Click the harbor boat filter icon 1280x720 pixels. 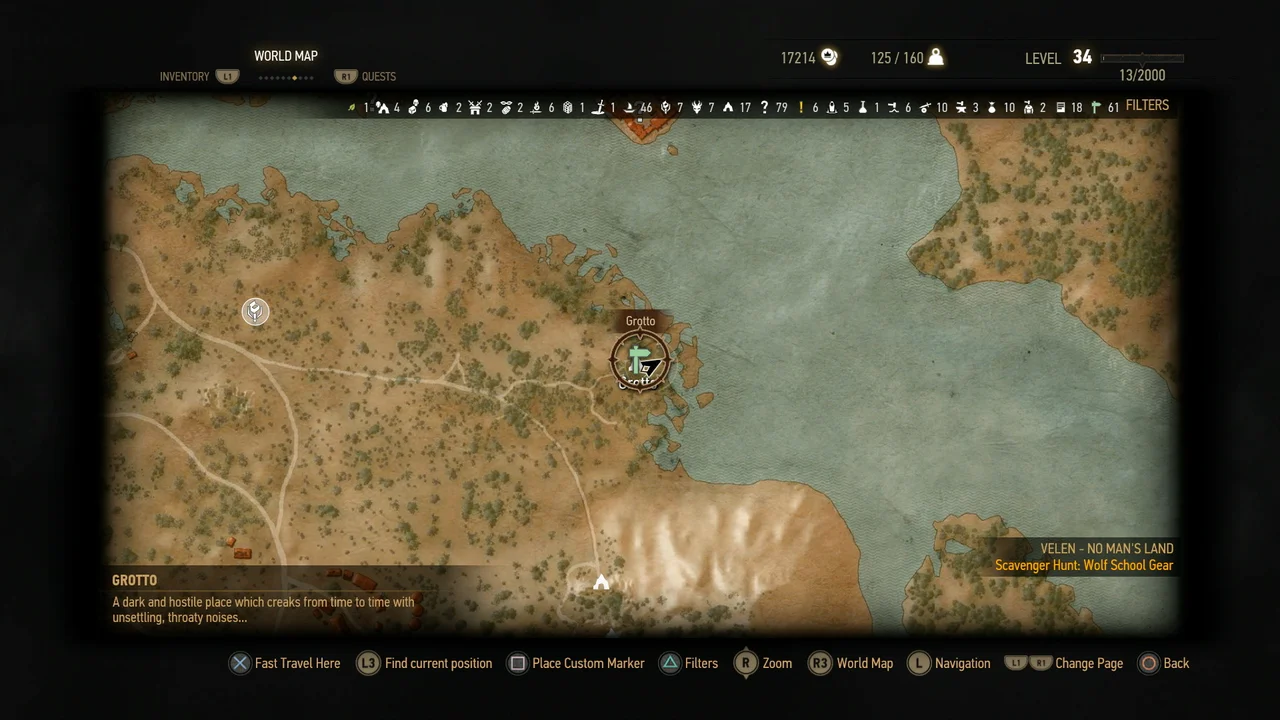[630, 107]
